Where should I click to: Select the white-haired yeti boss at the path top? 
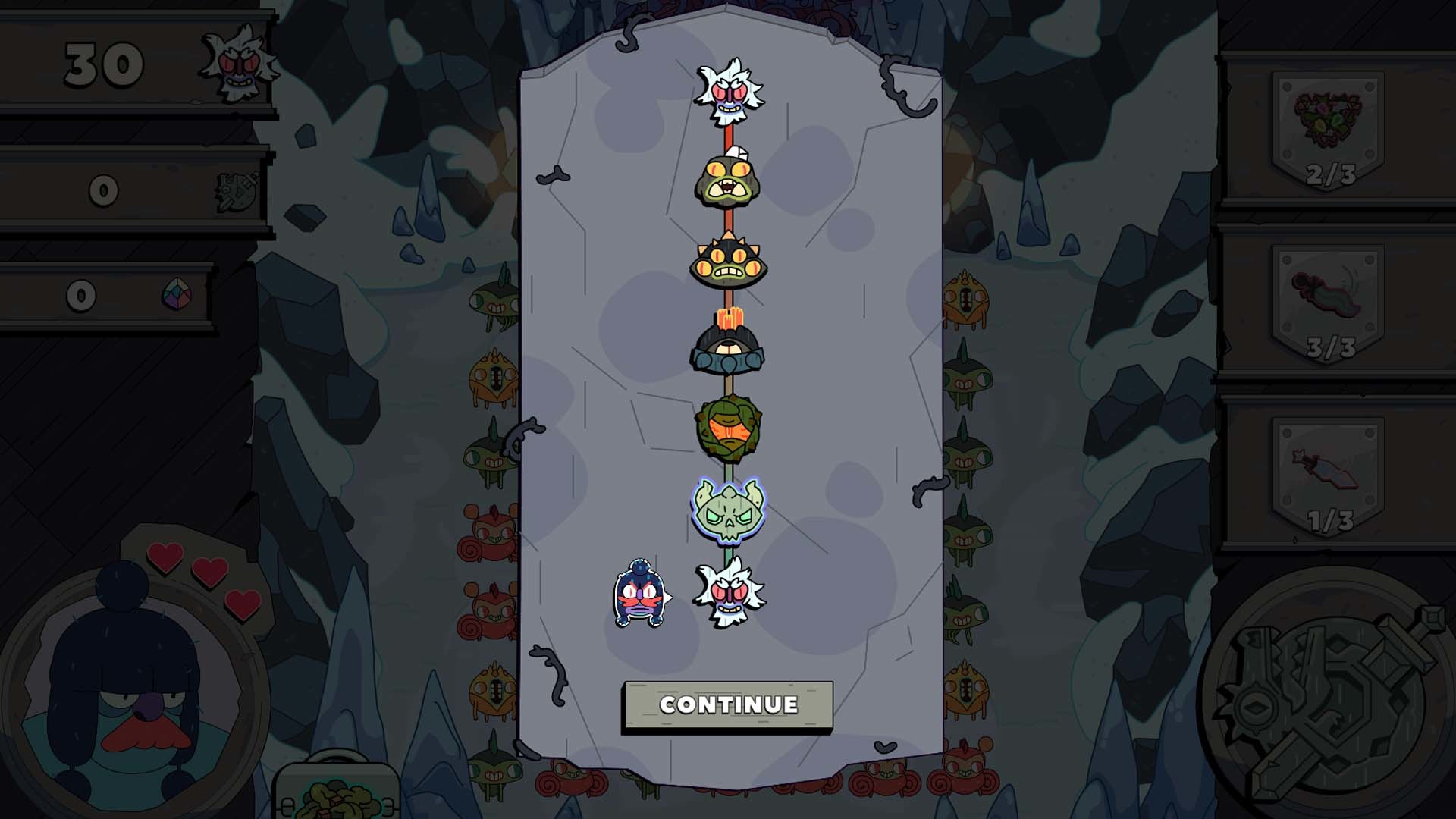(x=730, y=91)
